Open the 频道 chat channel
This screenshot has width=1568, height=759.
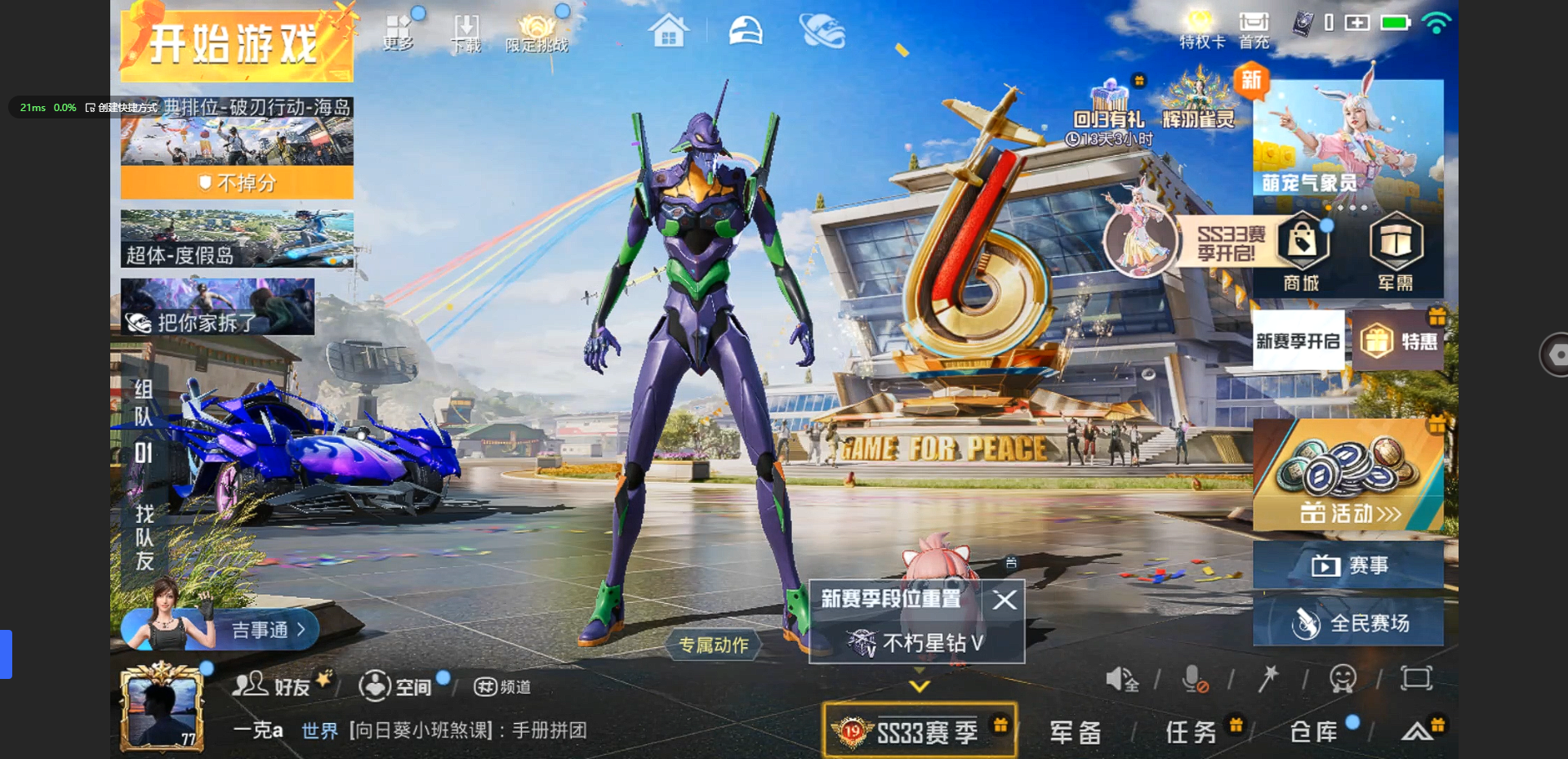pos(502,687)
